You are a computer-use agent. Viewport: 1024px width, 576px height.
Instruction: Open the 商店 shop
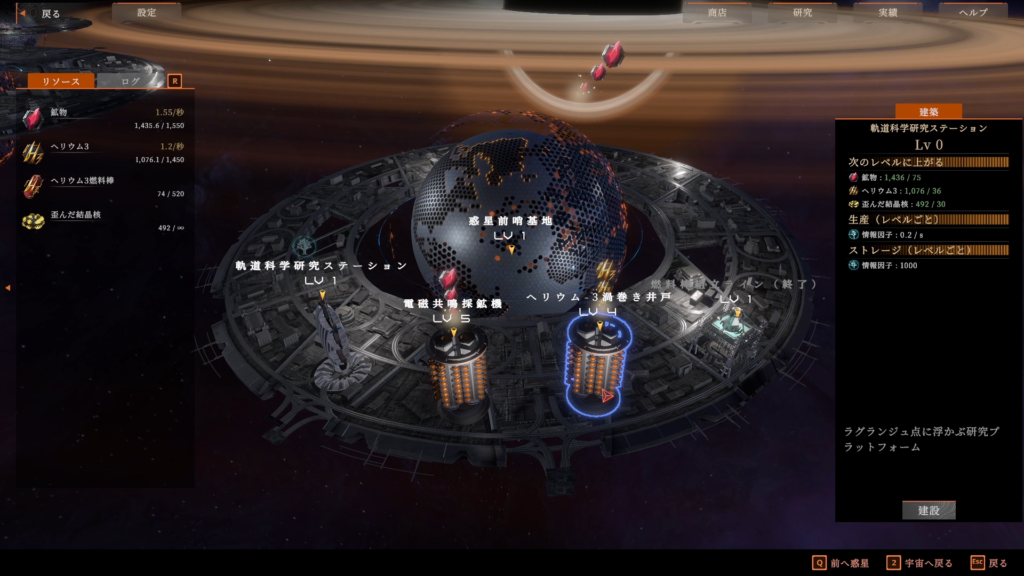click(x=716, y=13)
